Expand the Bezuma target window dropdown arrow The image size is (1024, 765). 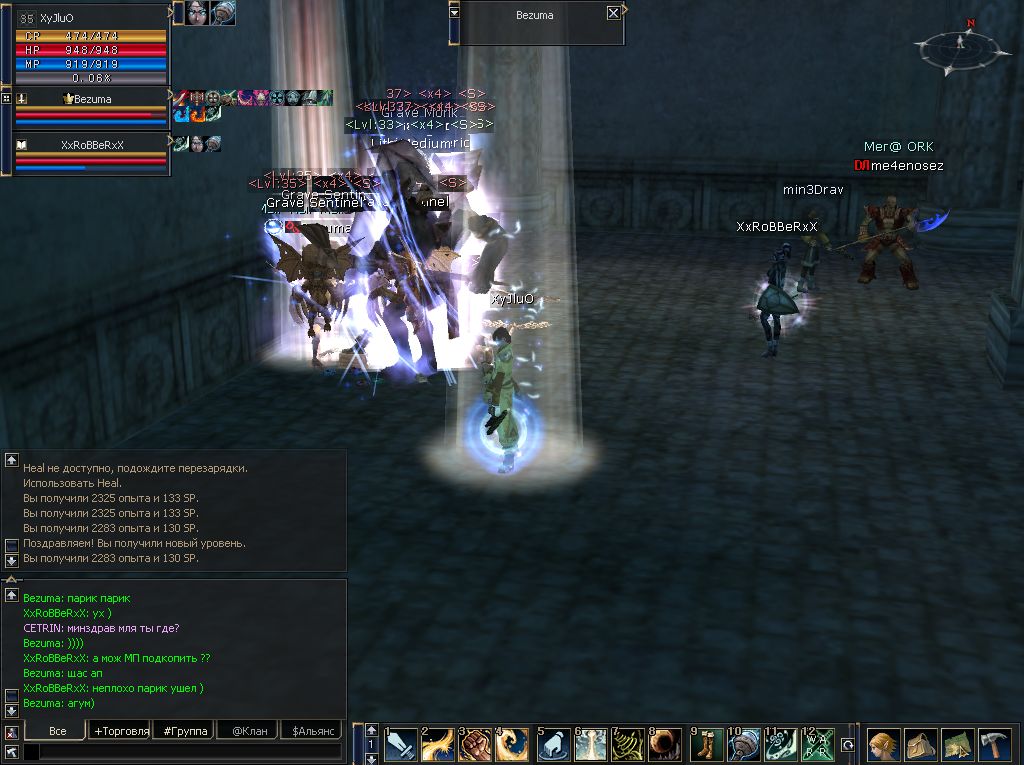tap(455, 13)
